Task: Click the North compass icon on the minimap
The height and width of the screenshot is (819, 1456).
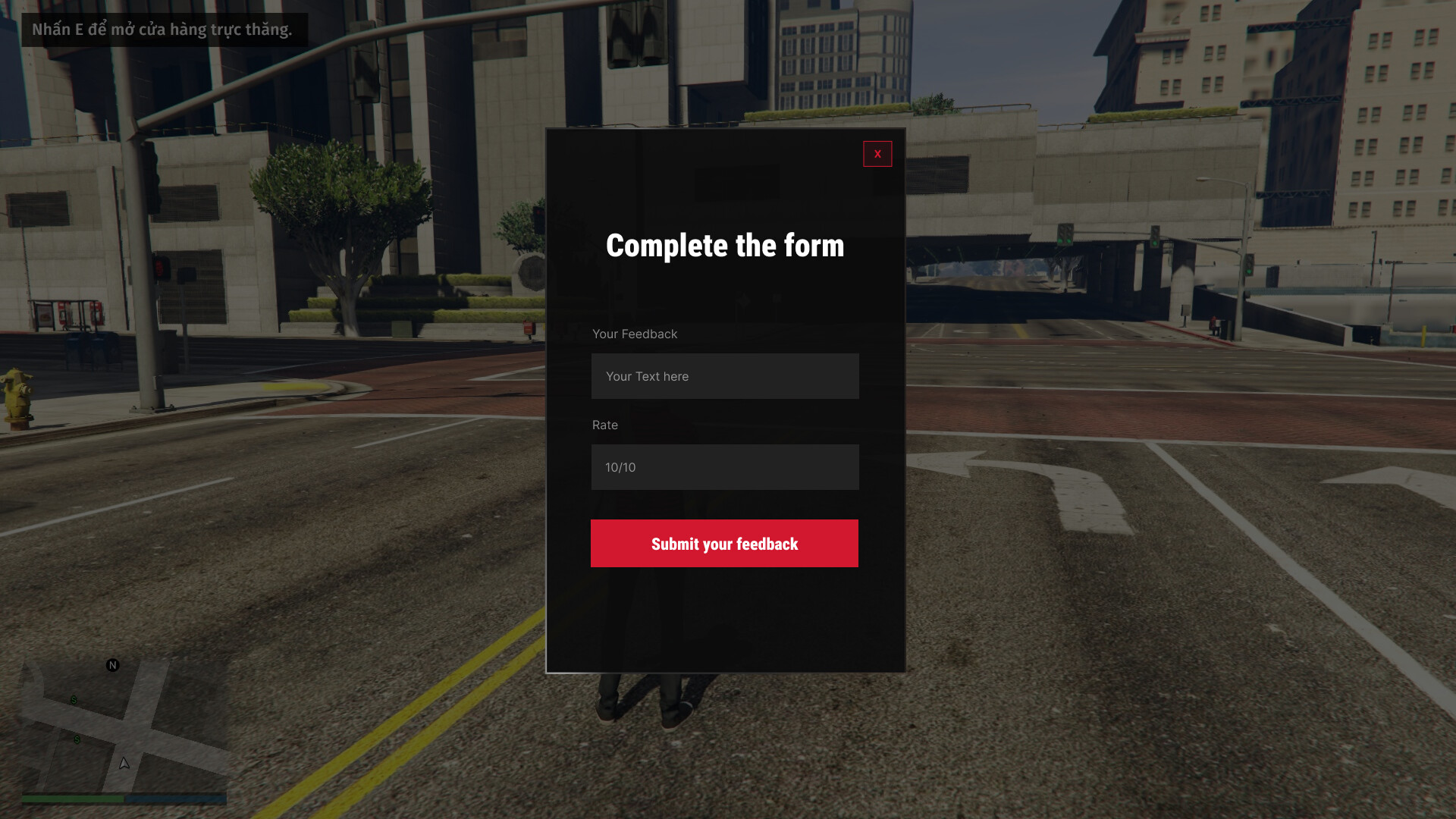Action: click(112, 666)
